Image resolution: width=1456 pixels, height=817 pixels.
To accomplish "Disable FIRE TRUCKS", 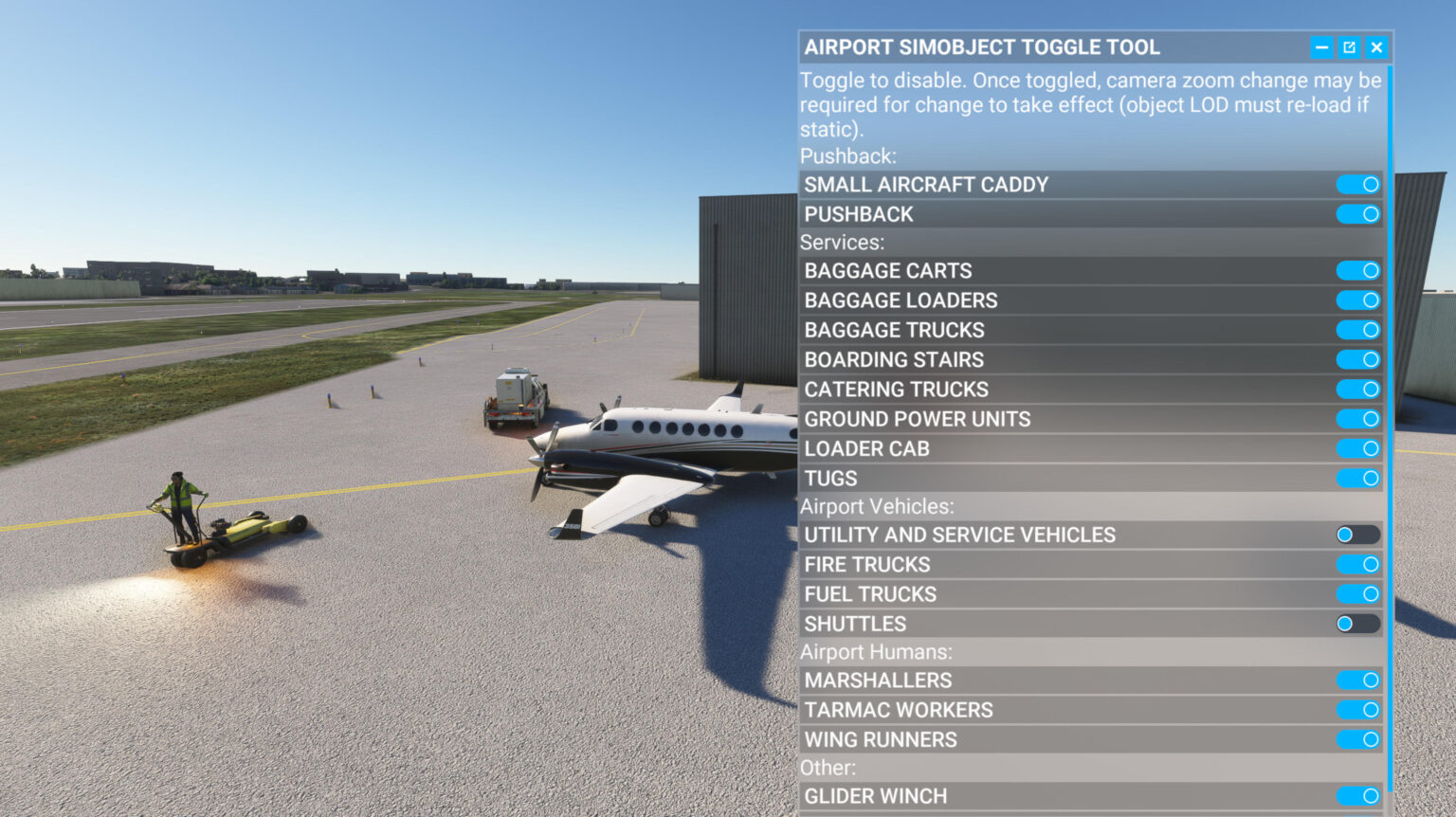I will (x=1357, y=564).
